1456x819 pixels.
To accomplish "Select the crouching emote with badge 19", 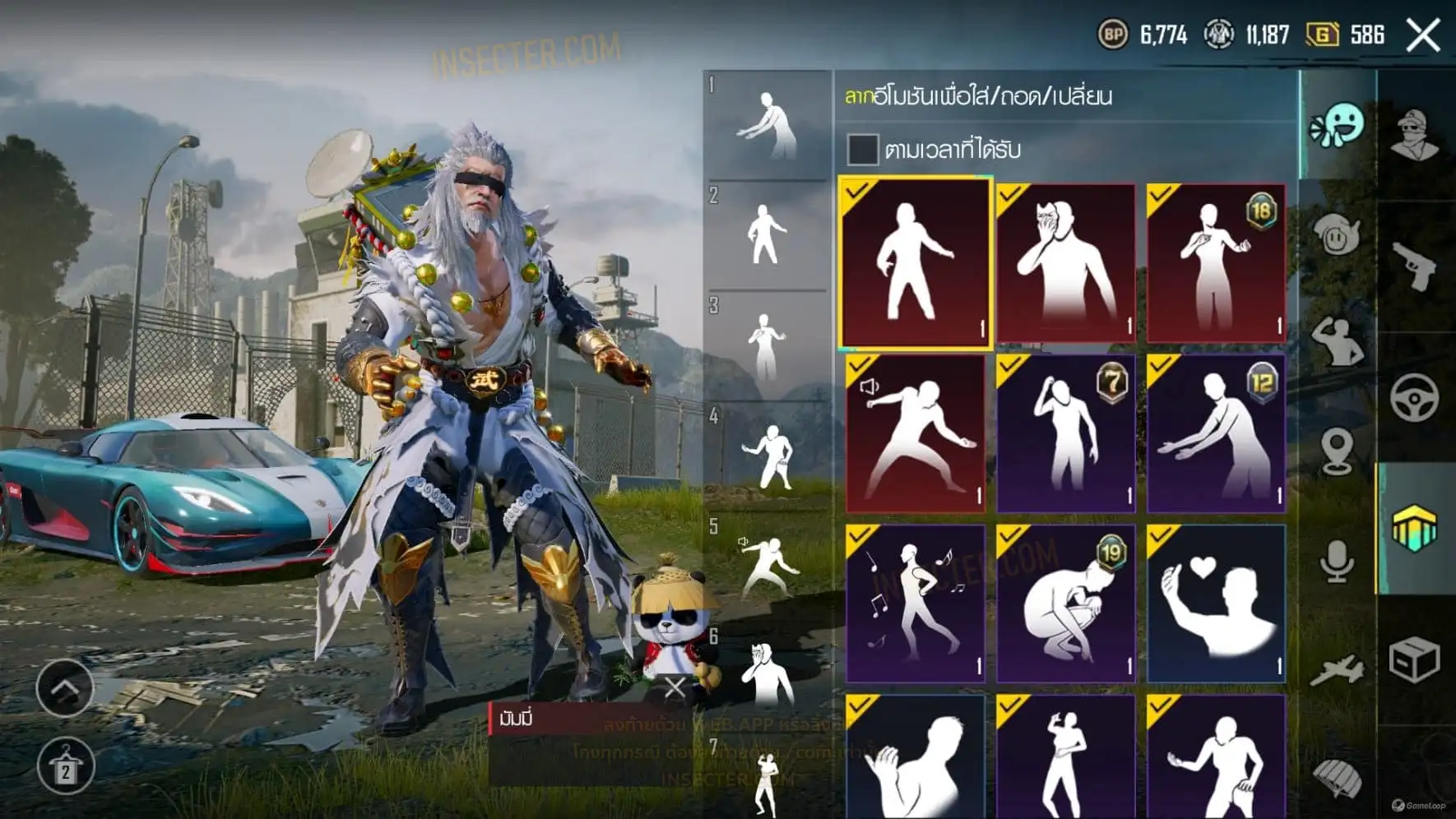I will [1065, 604].
